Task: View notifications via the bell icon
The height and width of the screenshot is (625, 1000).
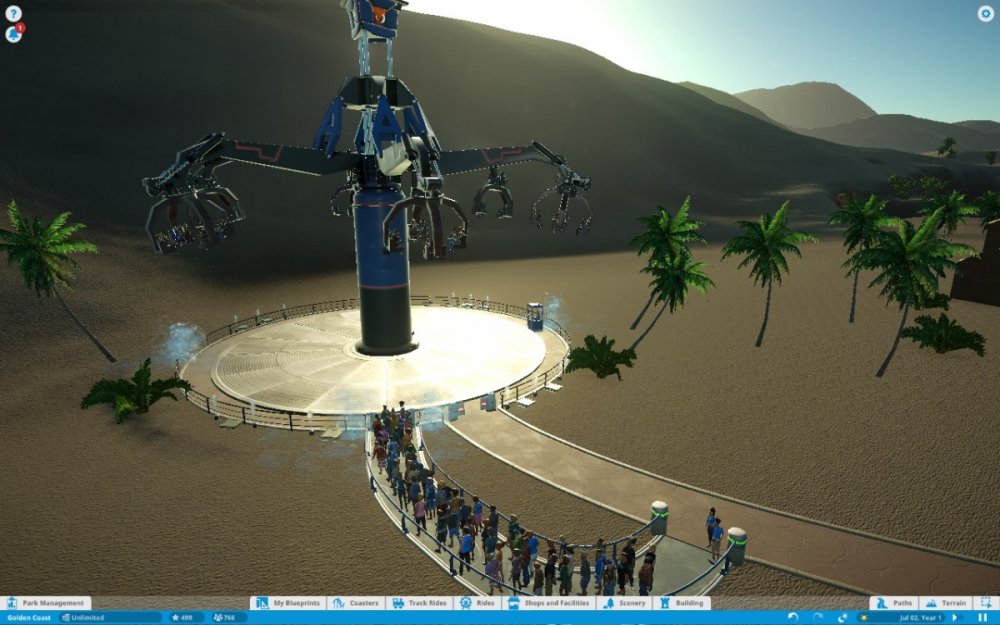Action: tap(13, 34)
